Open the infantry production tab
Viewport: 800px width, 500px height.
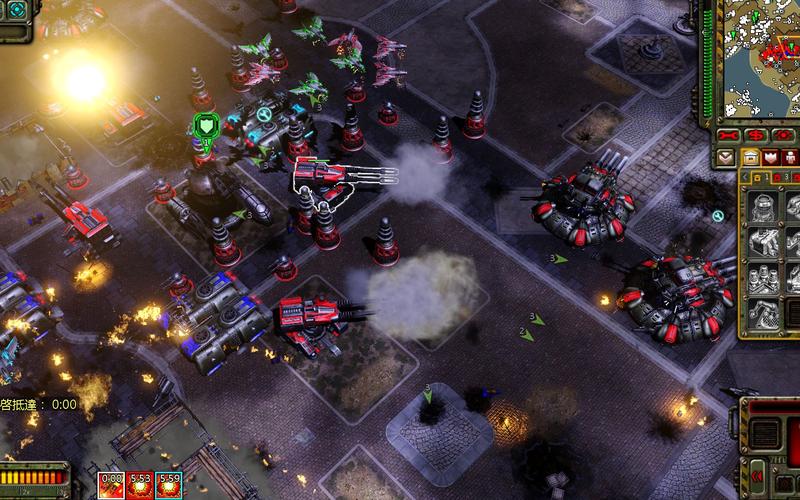pyautogui.click(x=790, y=158)
